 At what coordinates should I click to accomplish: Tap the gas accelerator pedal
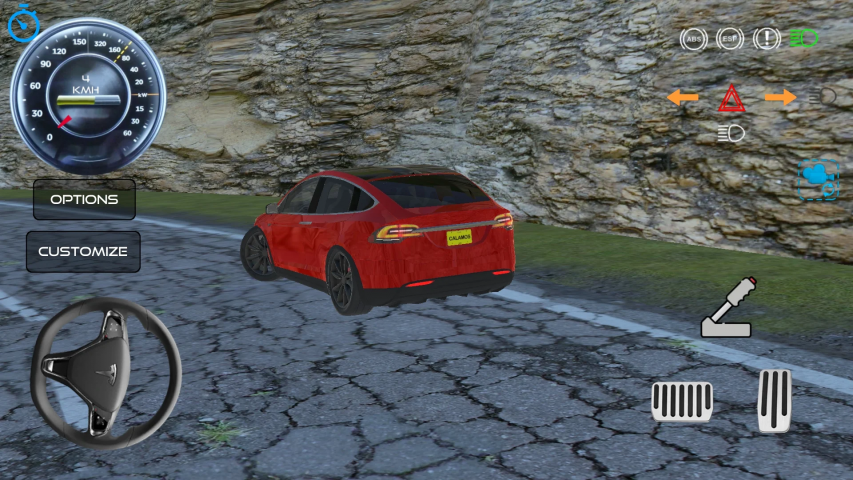pyautogui.click(x=774, y=400)
